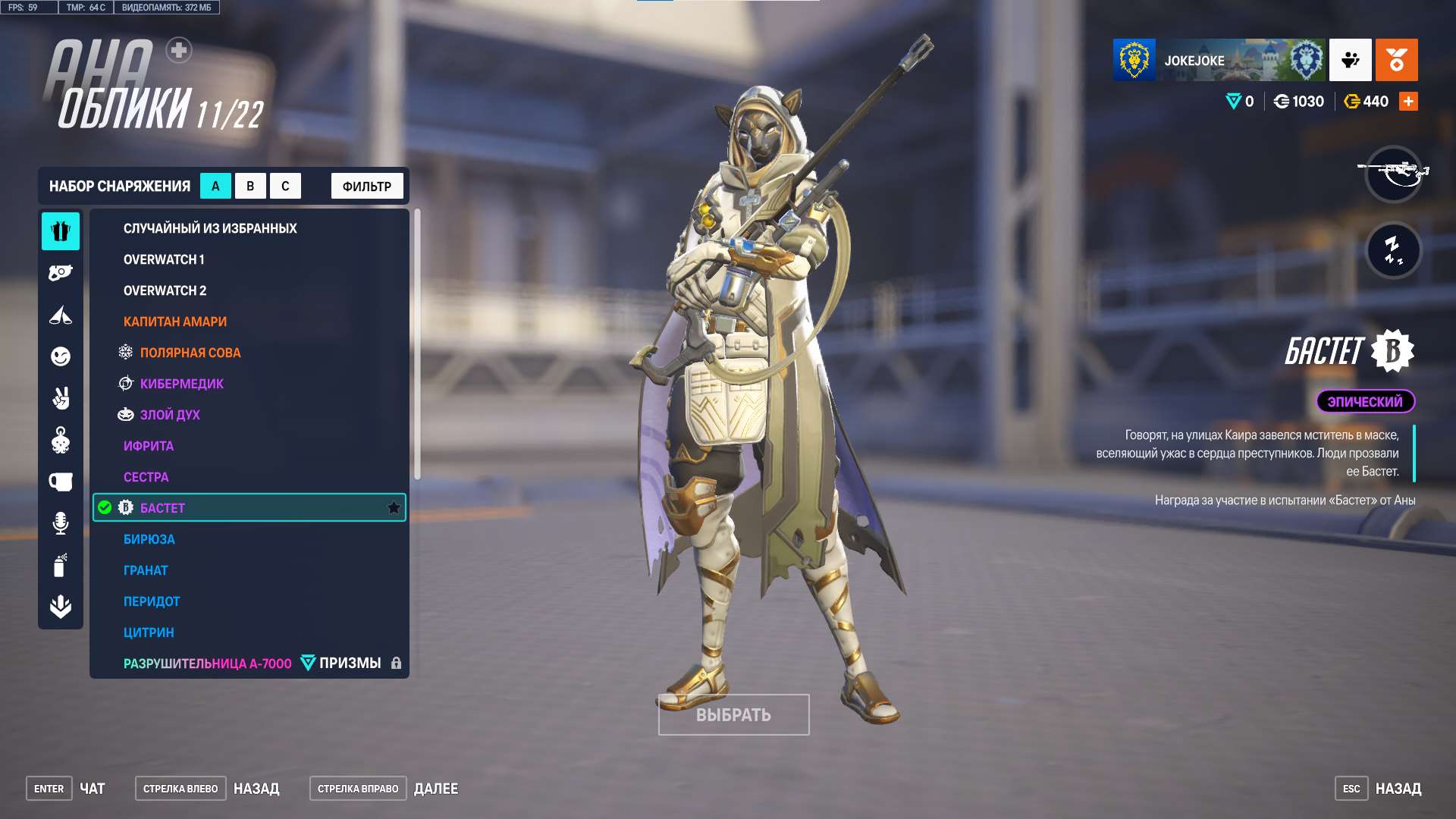Image resolution: width=1456 pixels, height=819 pixels.
Task: Open the weapon skins category icon
Action: (x=61, y=271)
